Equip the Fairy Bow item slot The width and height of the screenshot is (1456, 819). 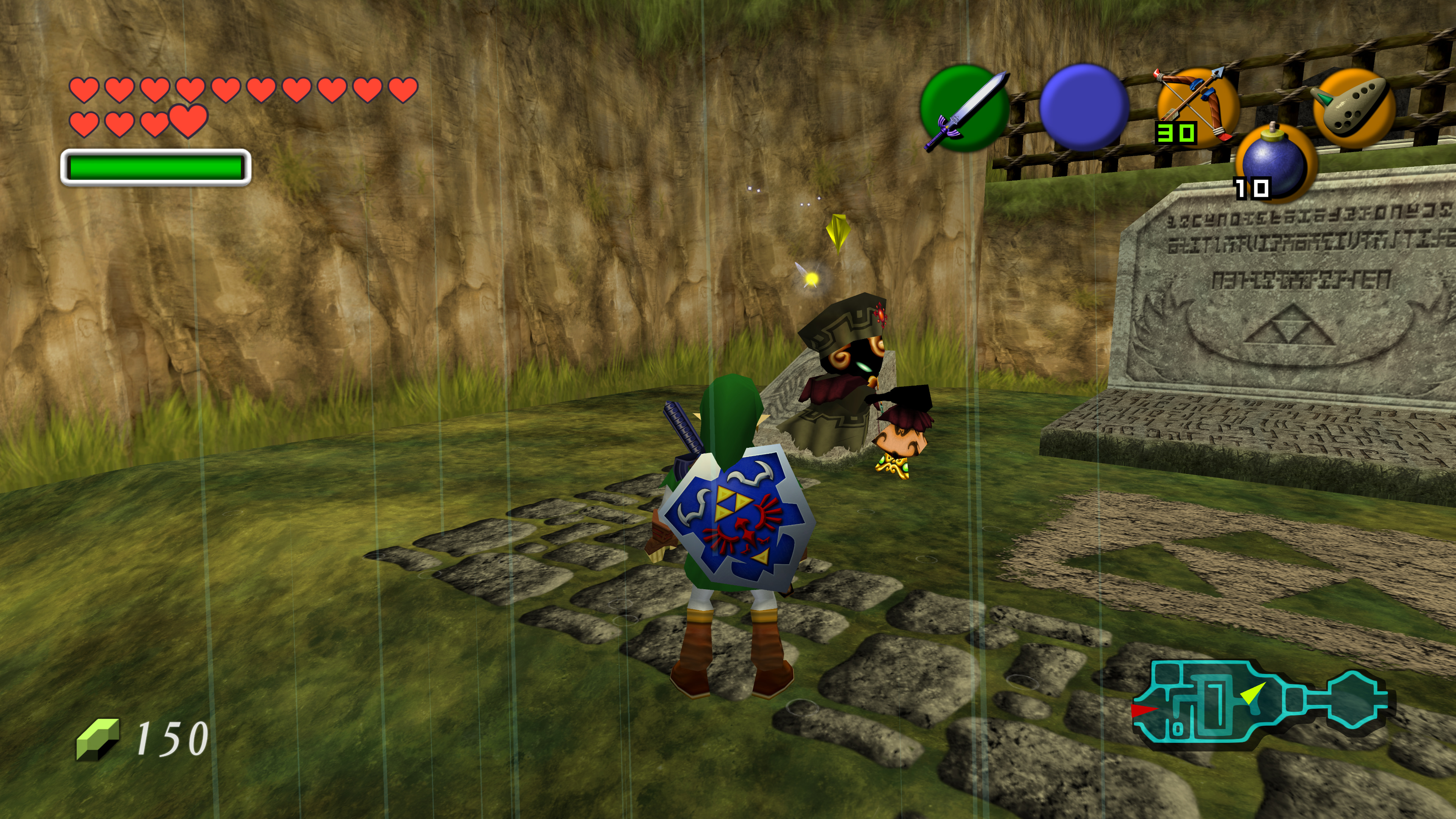click(x=1197, y=106)
